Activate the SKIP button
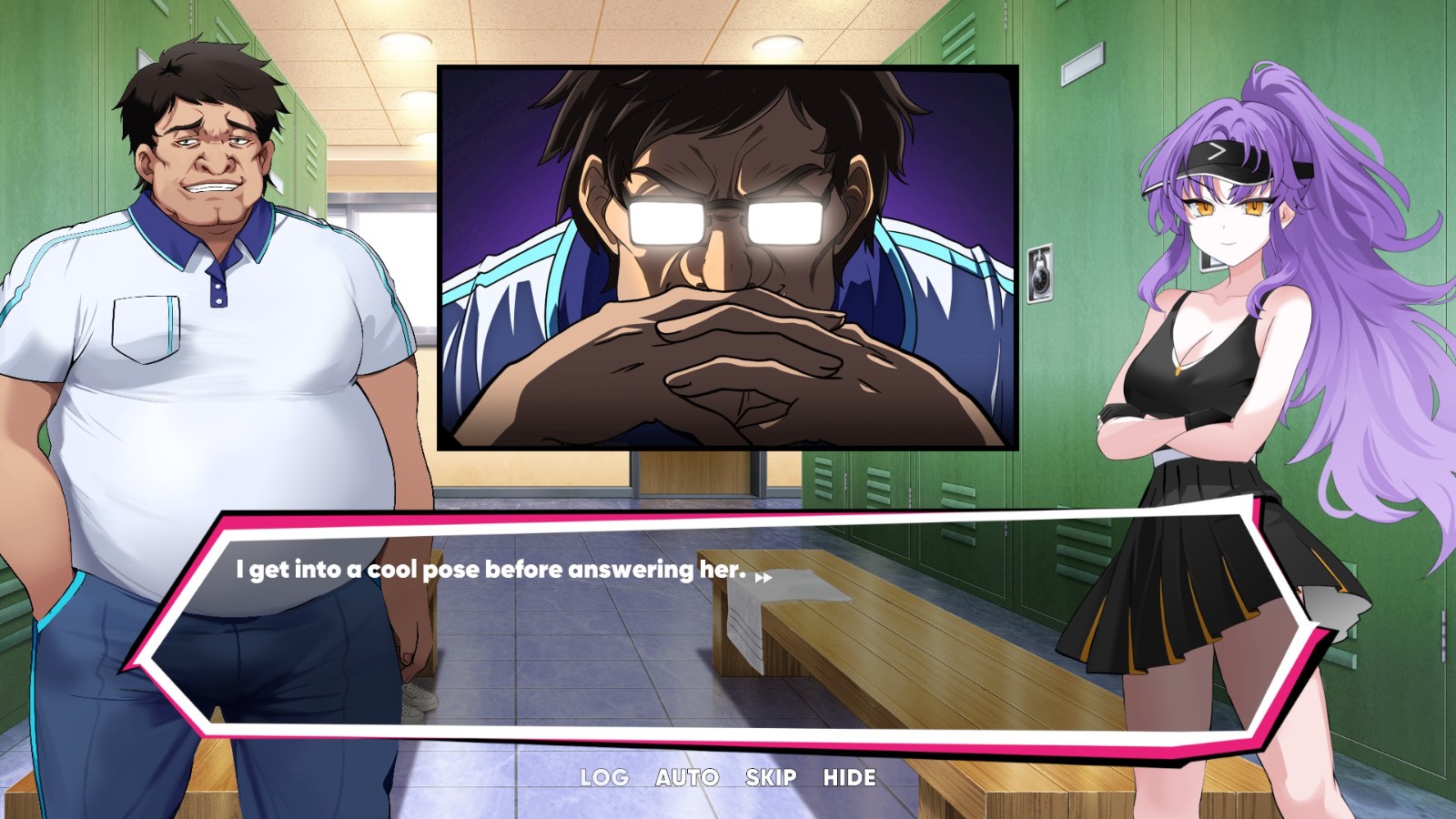The height and width of the screenshot is (819, 1456). (x=771, y=777)
